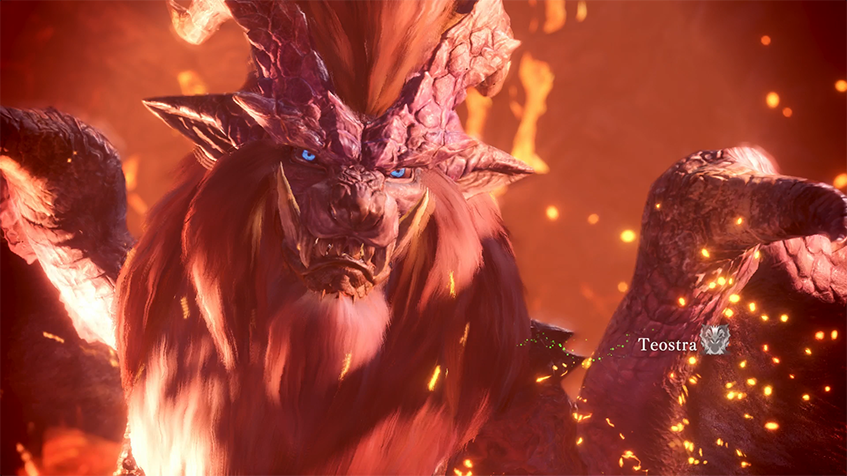
Task: Click the Teostra monster icon marker
Action: 714,340
